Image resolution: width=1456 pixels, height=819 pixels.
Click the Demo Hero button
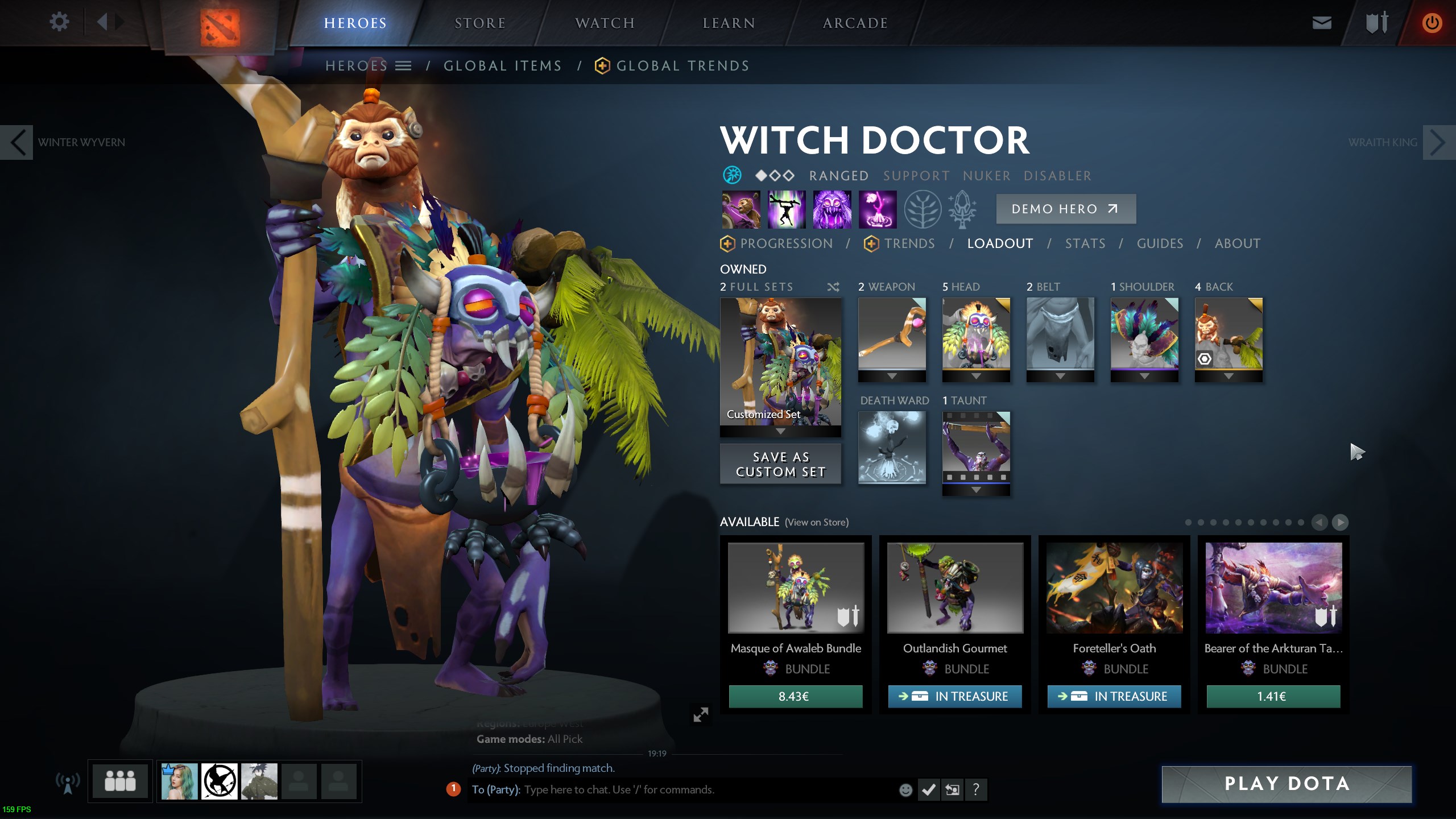1065,209
